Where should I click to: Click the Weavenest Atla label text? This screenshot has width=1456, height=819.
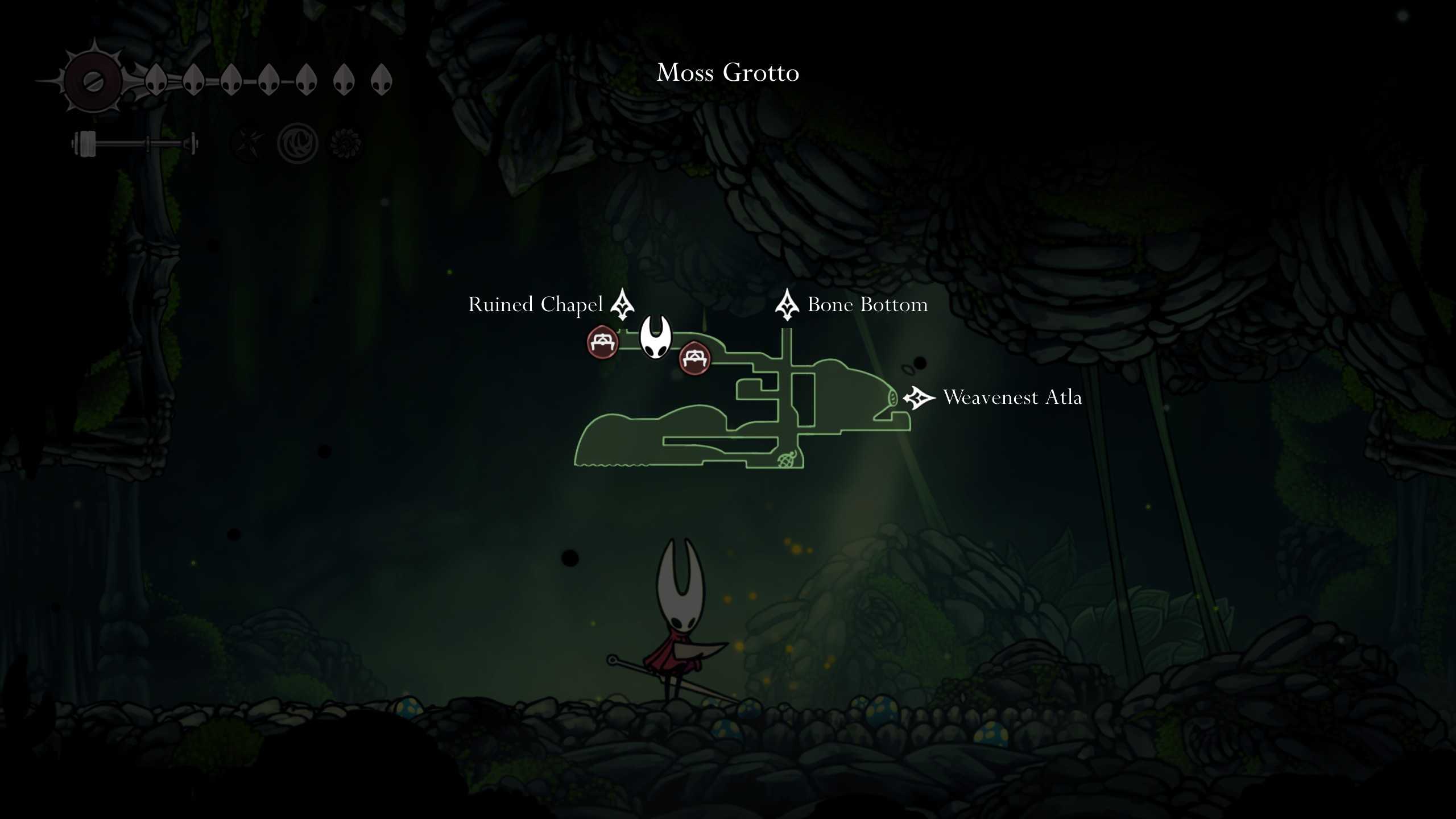click(x=1012, y=398)
